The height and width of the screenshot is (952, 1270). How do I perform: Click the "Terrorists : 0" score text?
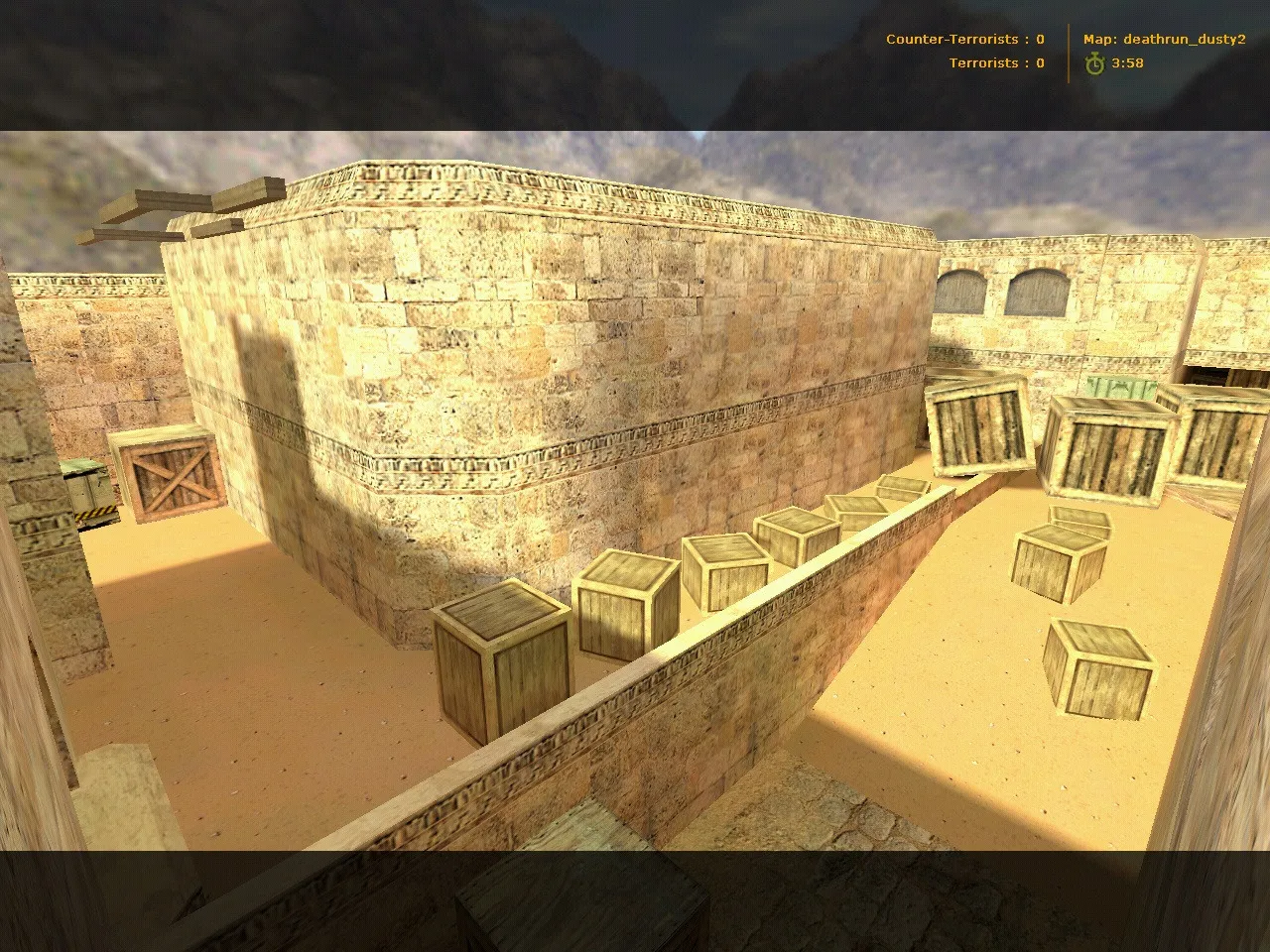pyautogui.click(x=994, y=62)
